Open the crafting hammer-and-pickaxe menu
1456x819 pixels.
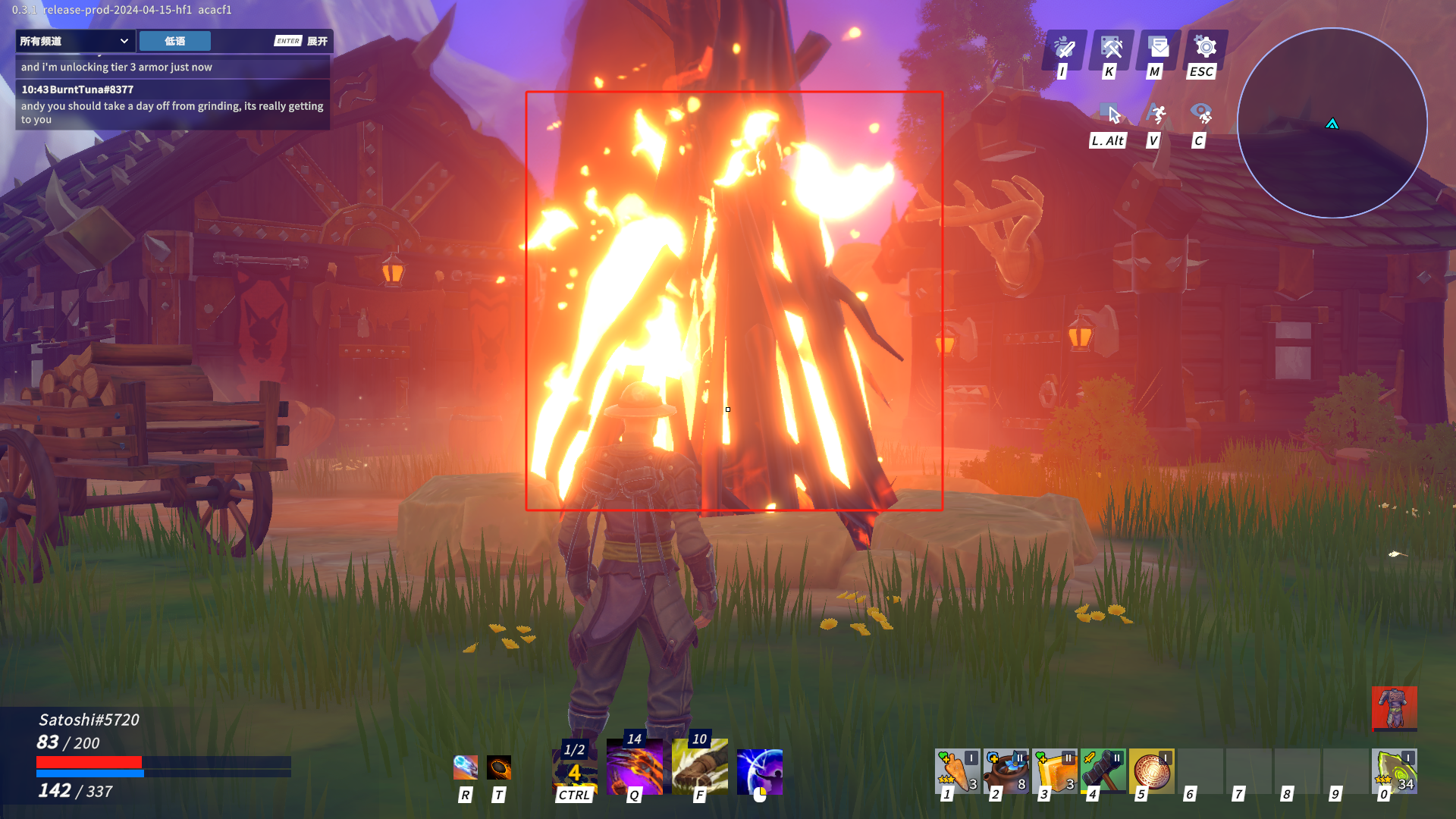[x=1112, y=48]
